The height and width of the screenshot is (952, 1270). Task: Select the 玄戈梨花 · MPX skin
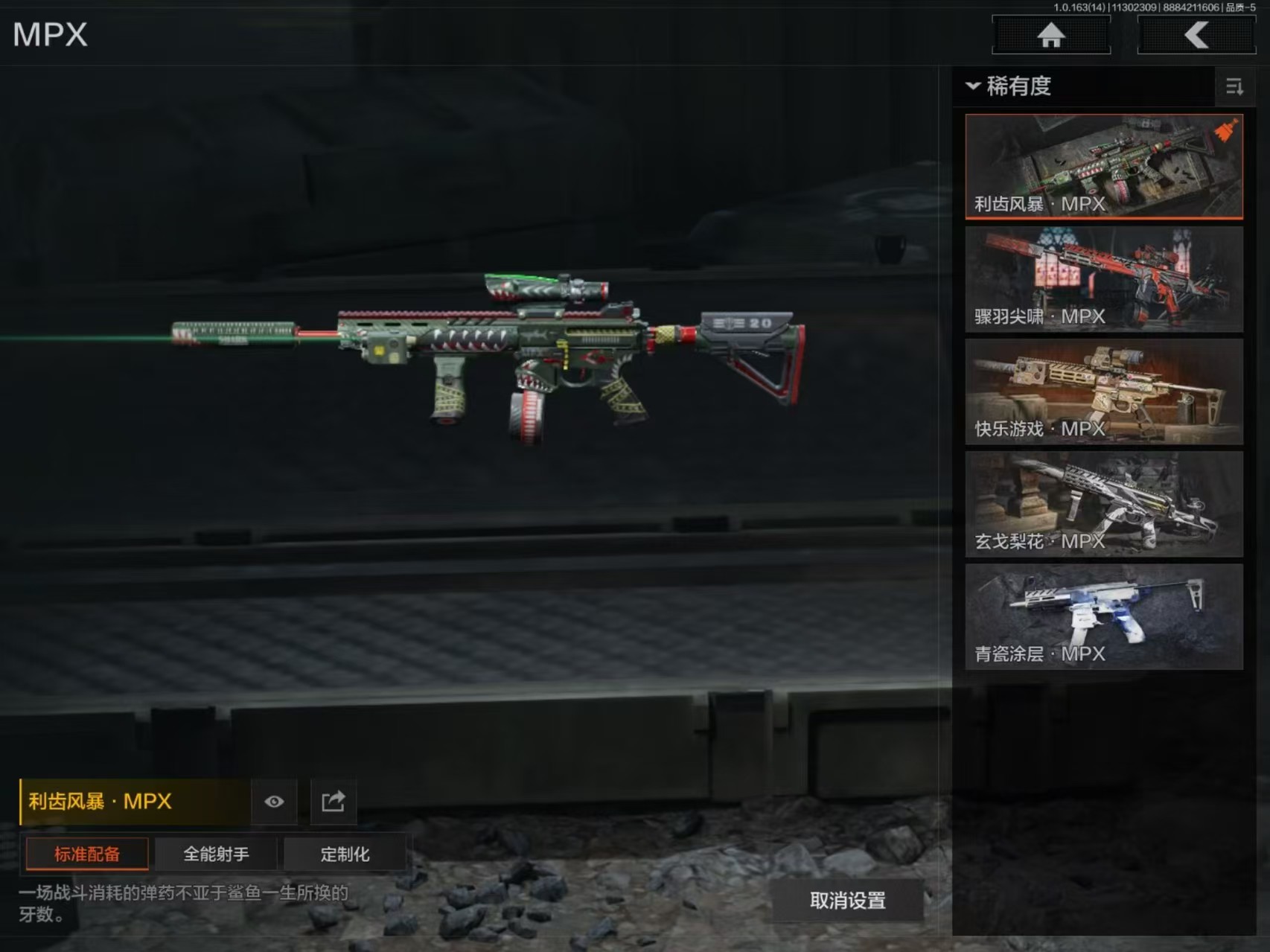pyautogui.click(x=1103, y=504)
